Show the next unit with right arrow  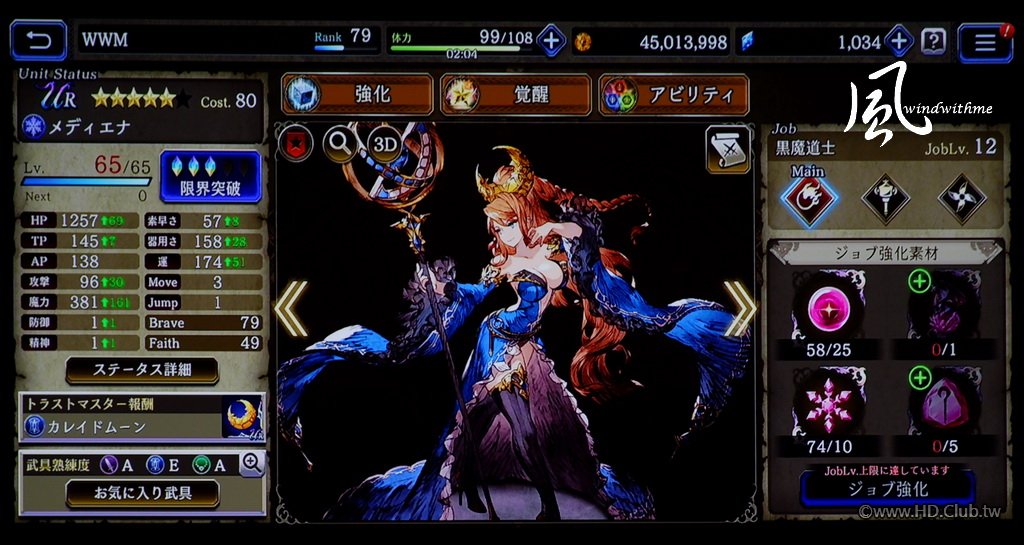click(740, 308)
